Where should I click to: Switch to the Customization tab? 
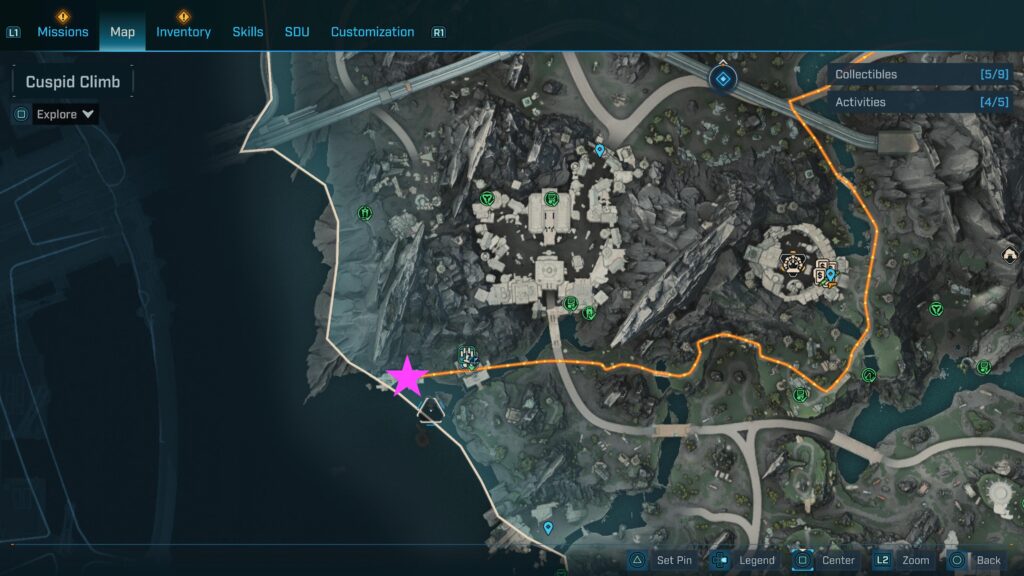[372, 32]
